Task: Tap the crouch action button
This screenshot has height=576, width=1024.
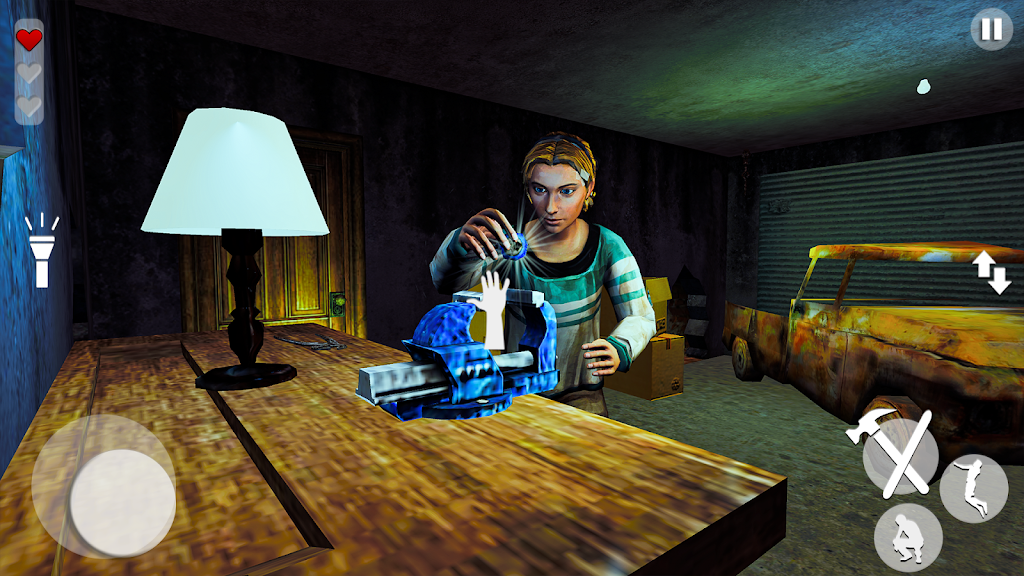Action: [x=907, y=537]
